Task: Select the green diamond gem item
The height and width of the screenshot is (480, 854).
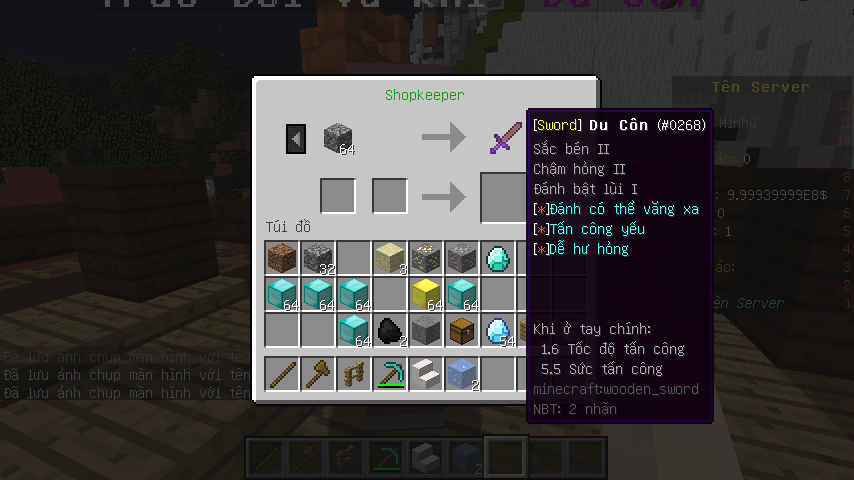Action: pyautogui.click(x=498, y=259)
